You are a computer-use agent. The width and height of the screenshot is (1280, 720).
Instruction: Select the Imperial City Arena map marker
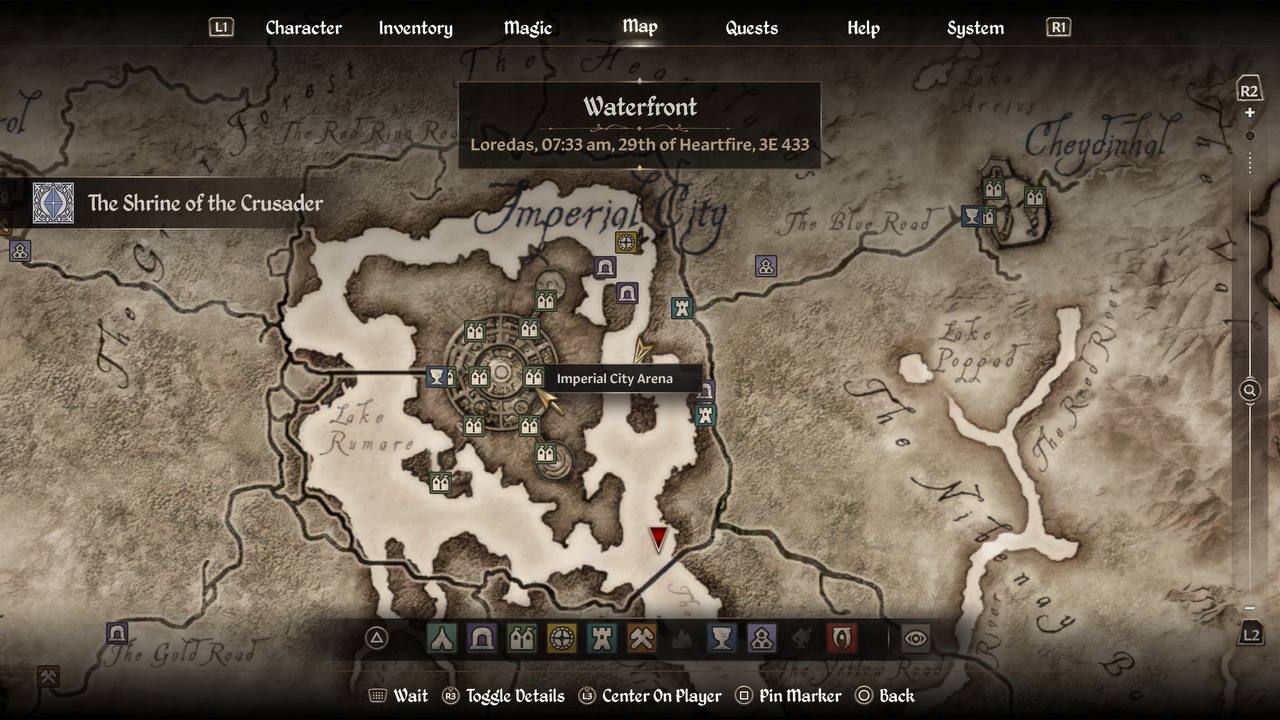(x=533, y=378)
